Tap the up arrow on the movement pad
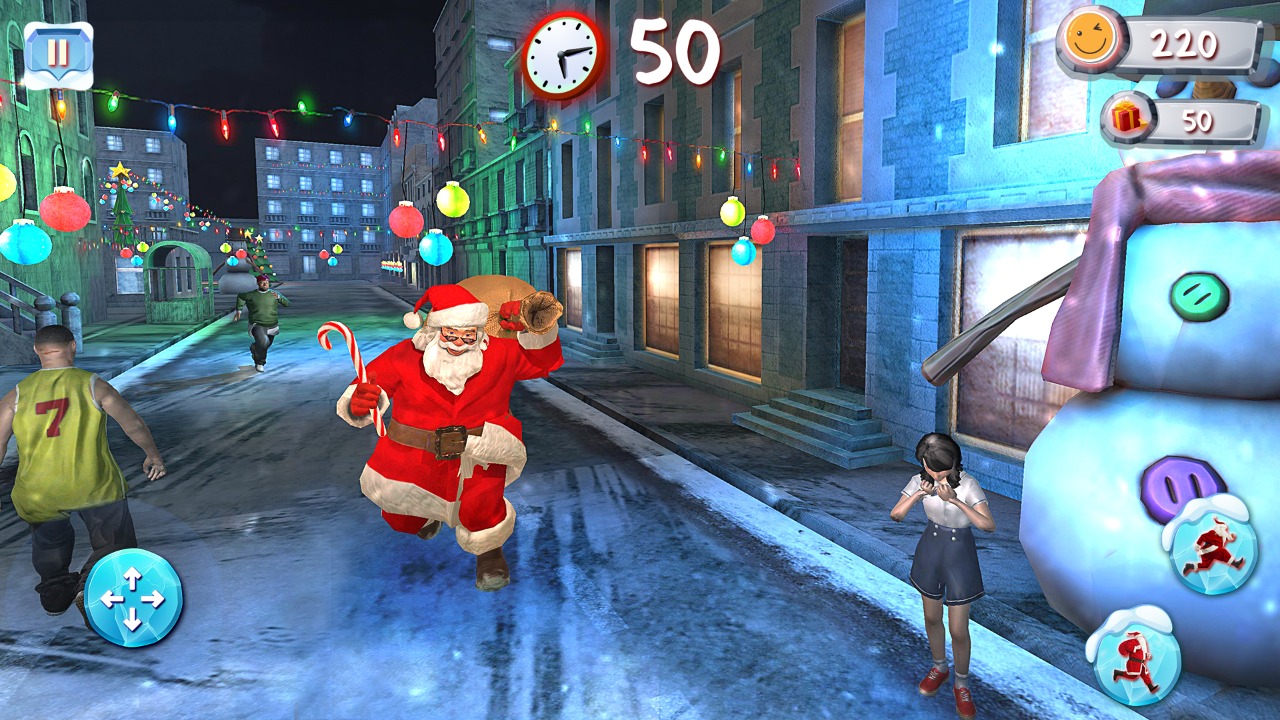The width and height of the screenshot is (1280, 720). point(135,578)
